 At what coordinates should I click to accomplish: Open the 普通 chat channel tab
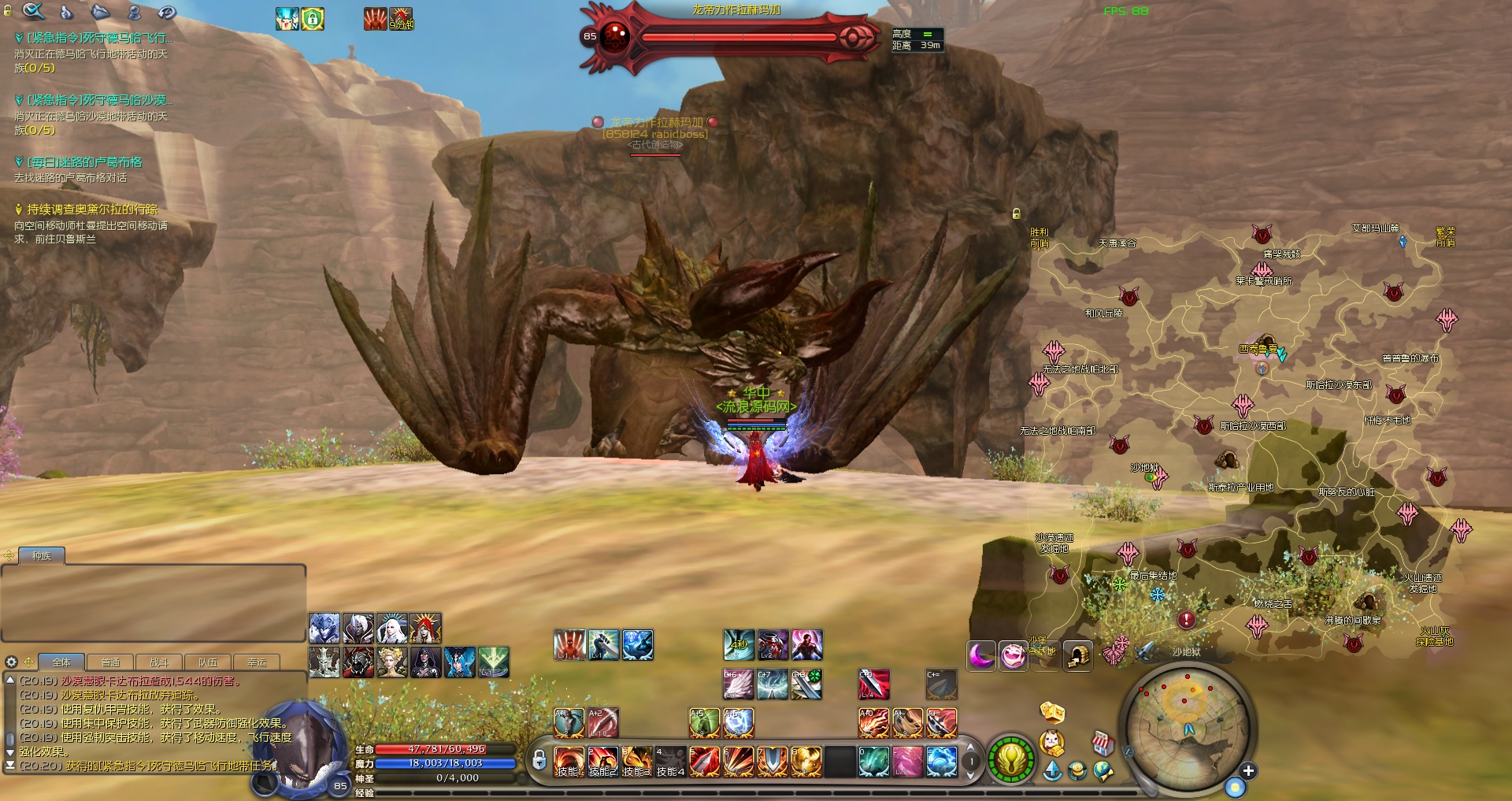(x=110, y=662)
